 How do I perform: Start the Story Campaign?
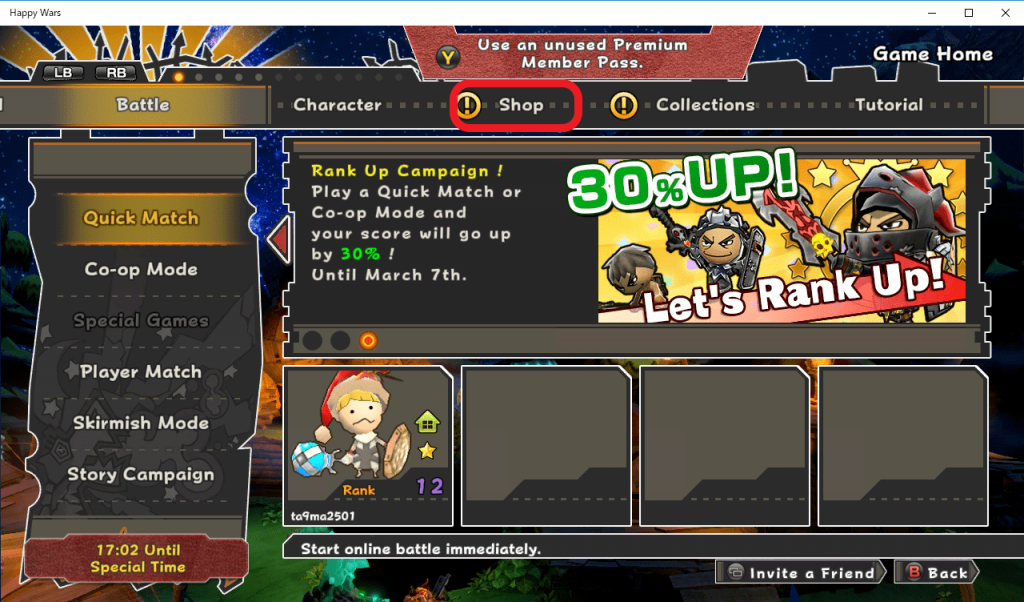[x=141, y=475]
